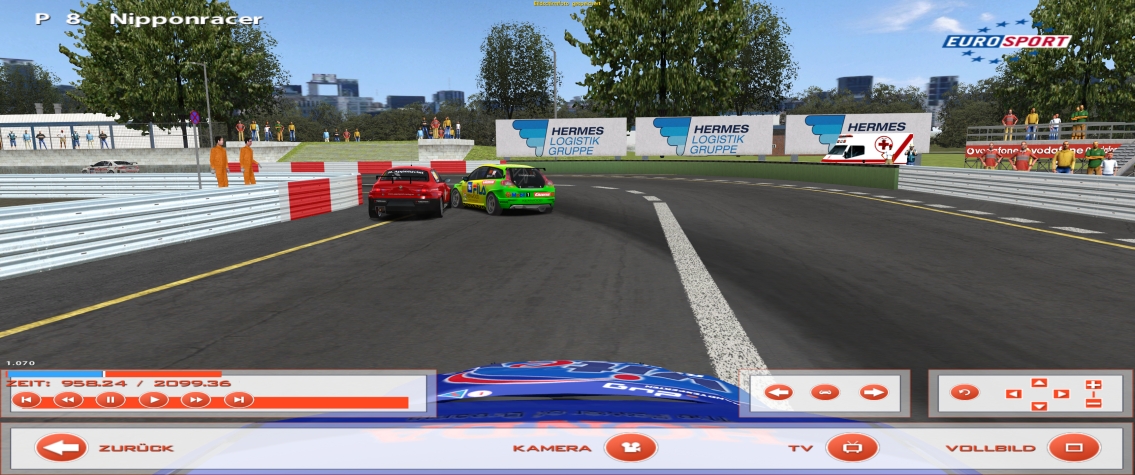The image size is (1135, 475).
Task: Click the car icon between the arrows
Action: [825, 392]
